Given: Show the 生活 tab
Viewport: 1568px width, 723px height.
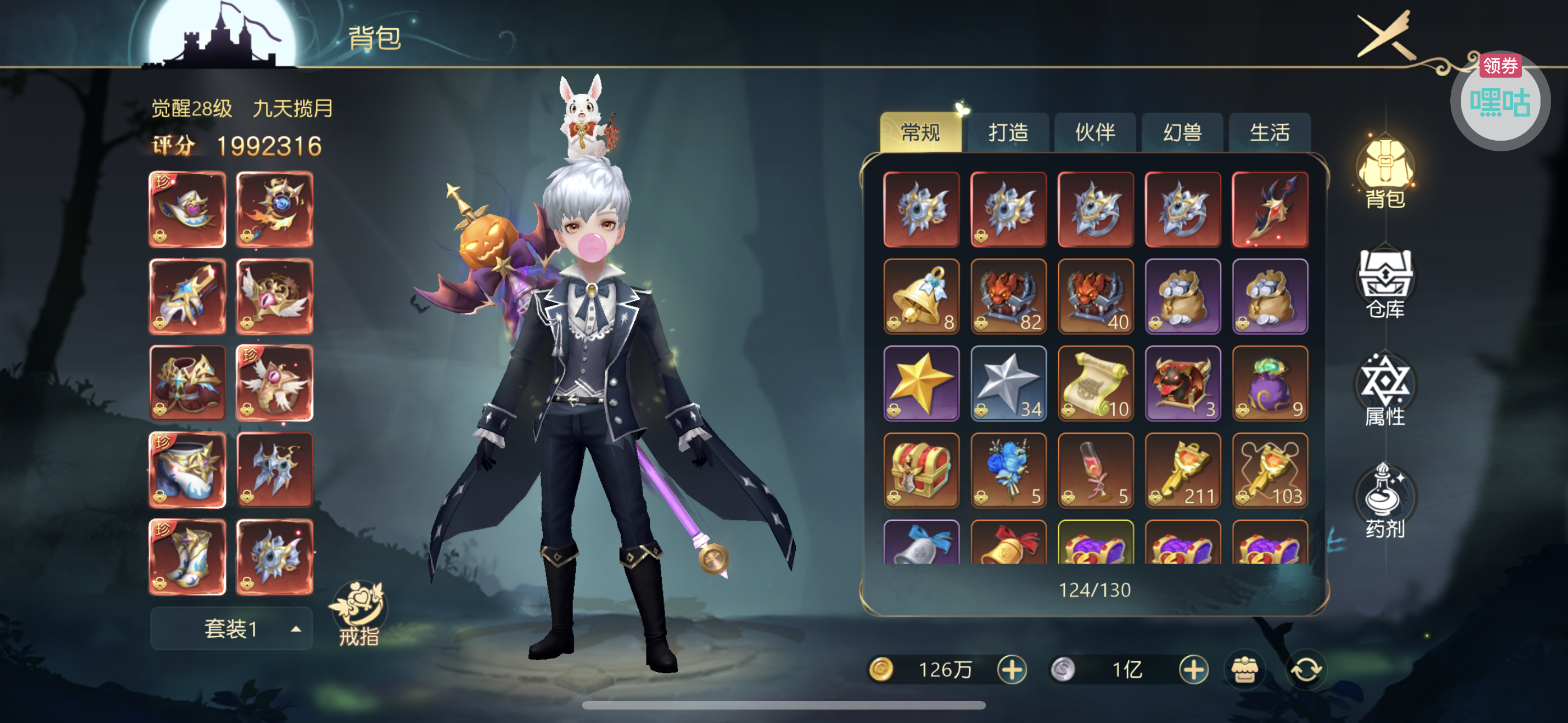Looking at the screenshot, I should pos(1270,132).
